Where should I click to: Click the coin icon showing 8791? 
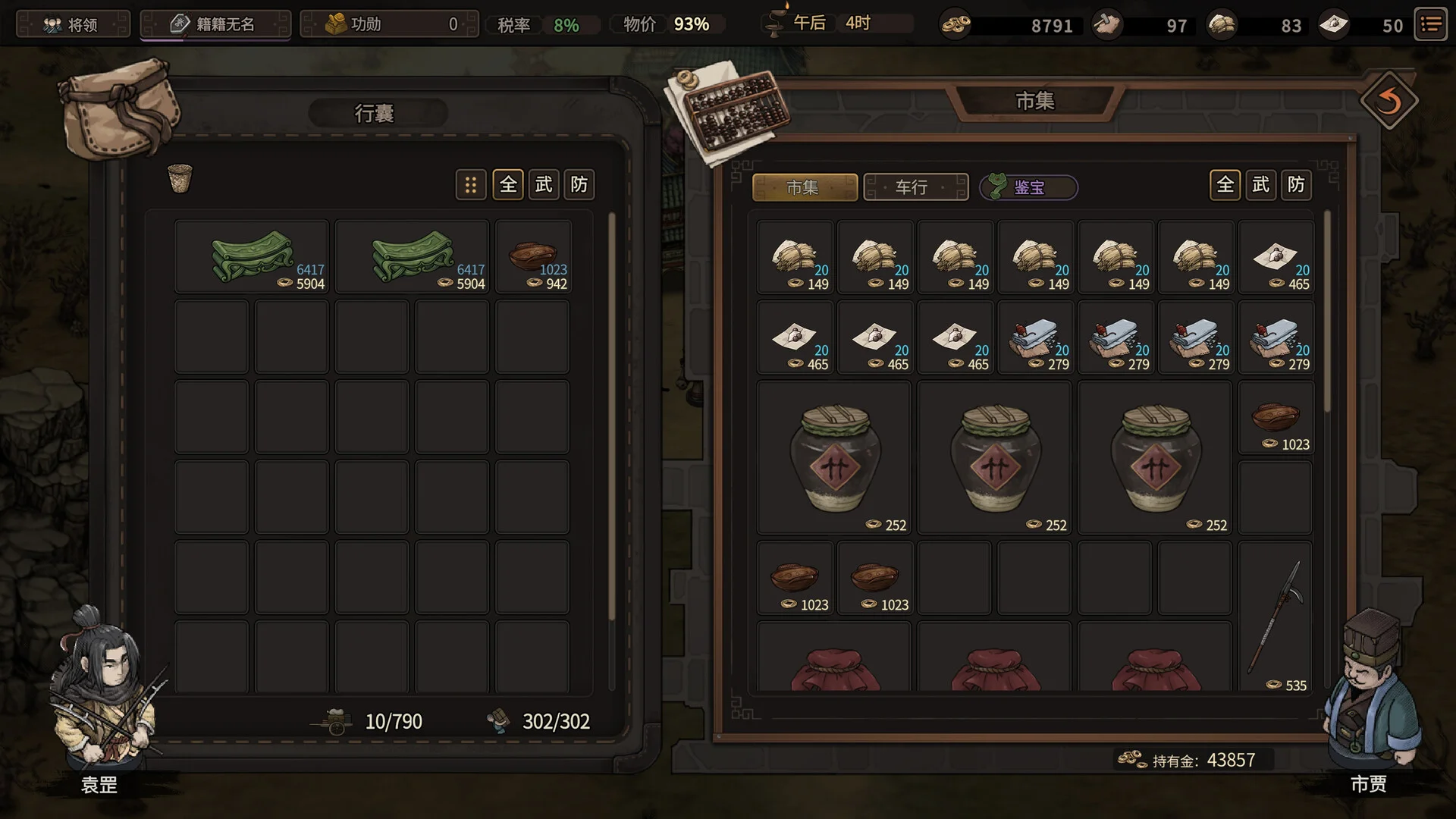coord(954,25)
